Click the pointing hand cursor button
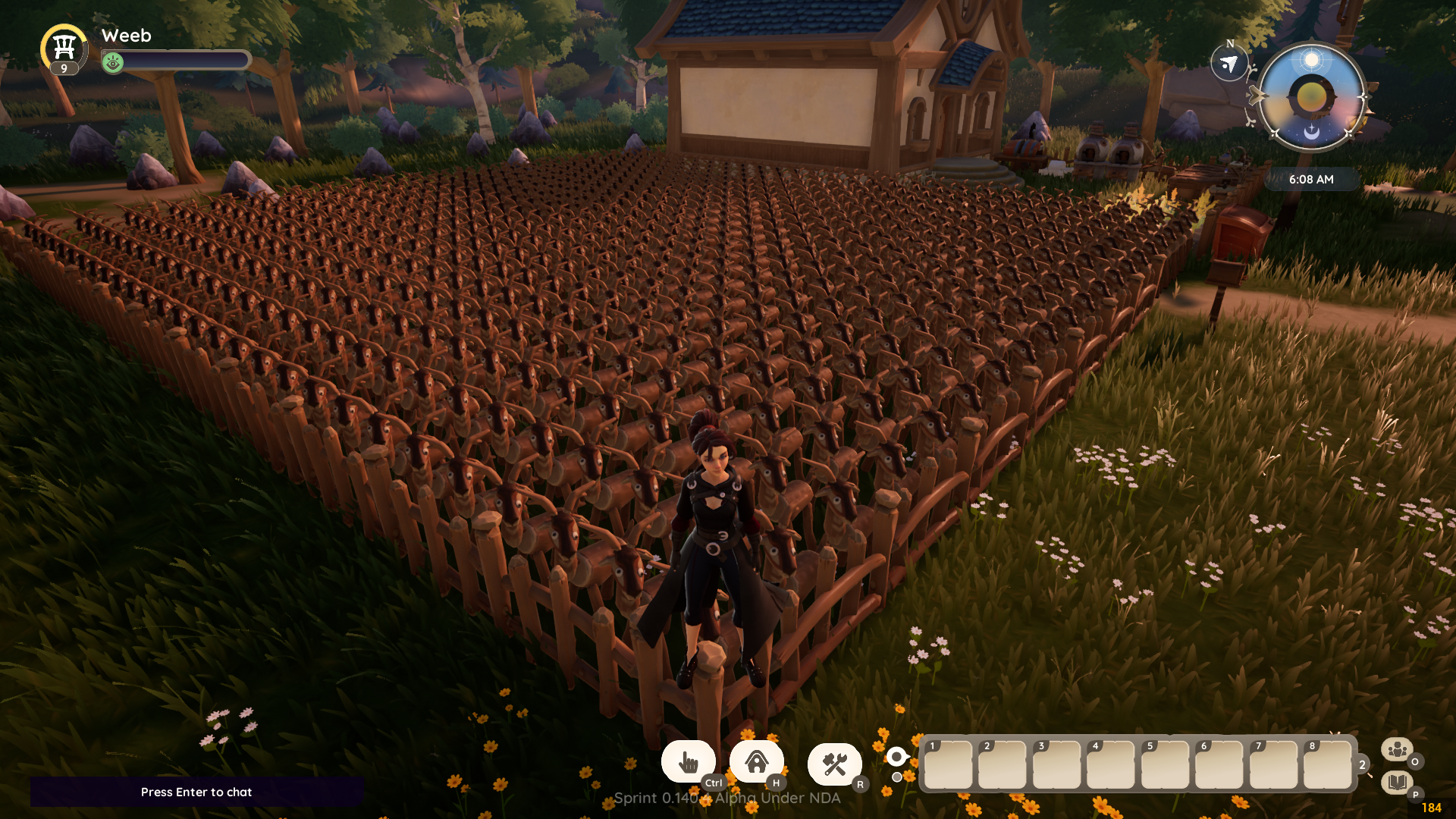The width and height of the screenshot is (1456, 819). point(688,762)
